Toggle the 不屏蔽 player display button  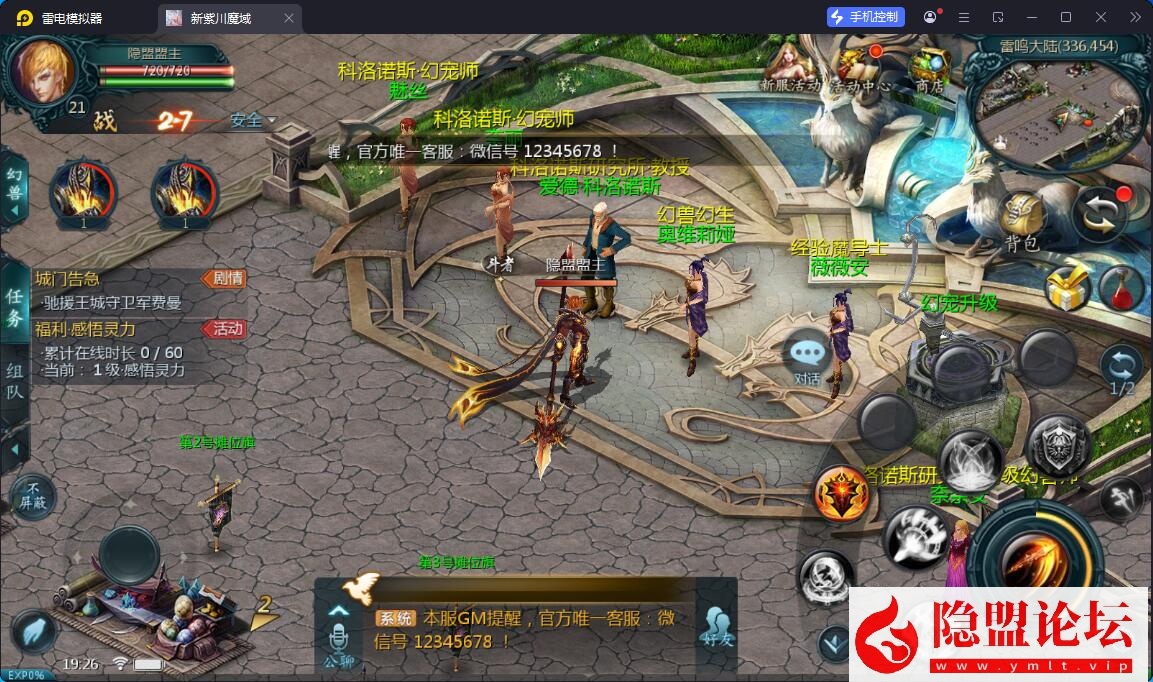[x=33, y=497]
